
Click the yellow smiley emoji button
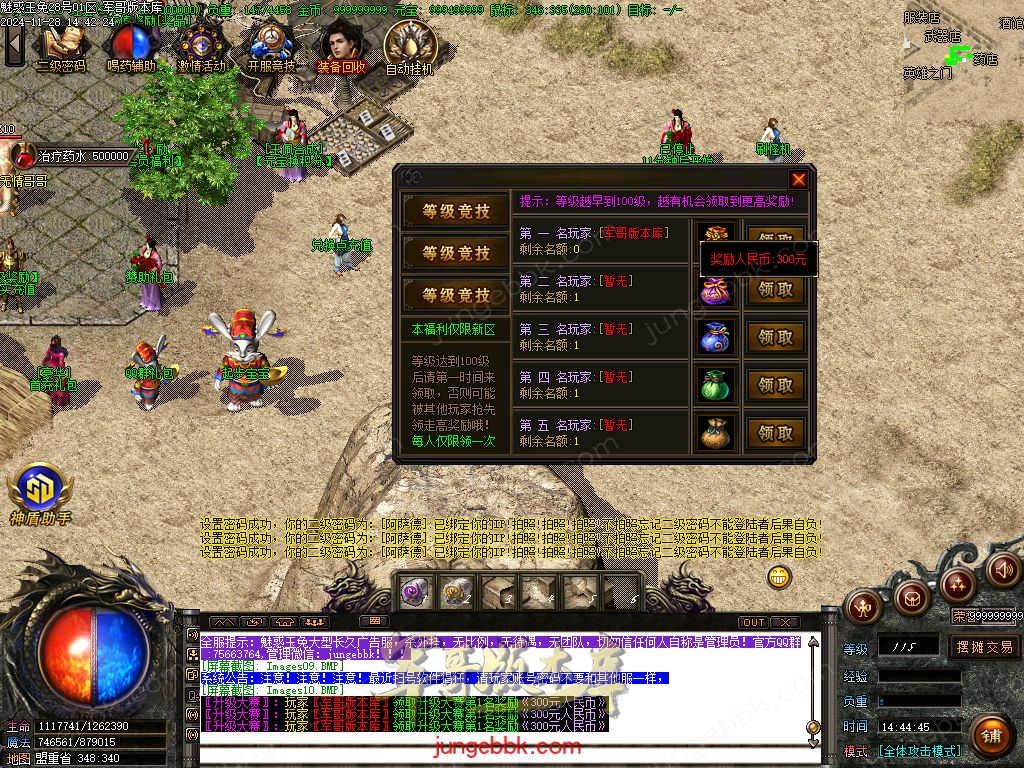779,577
